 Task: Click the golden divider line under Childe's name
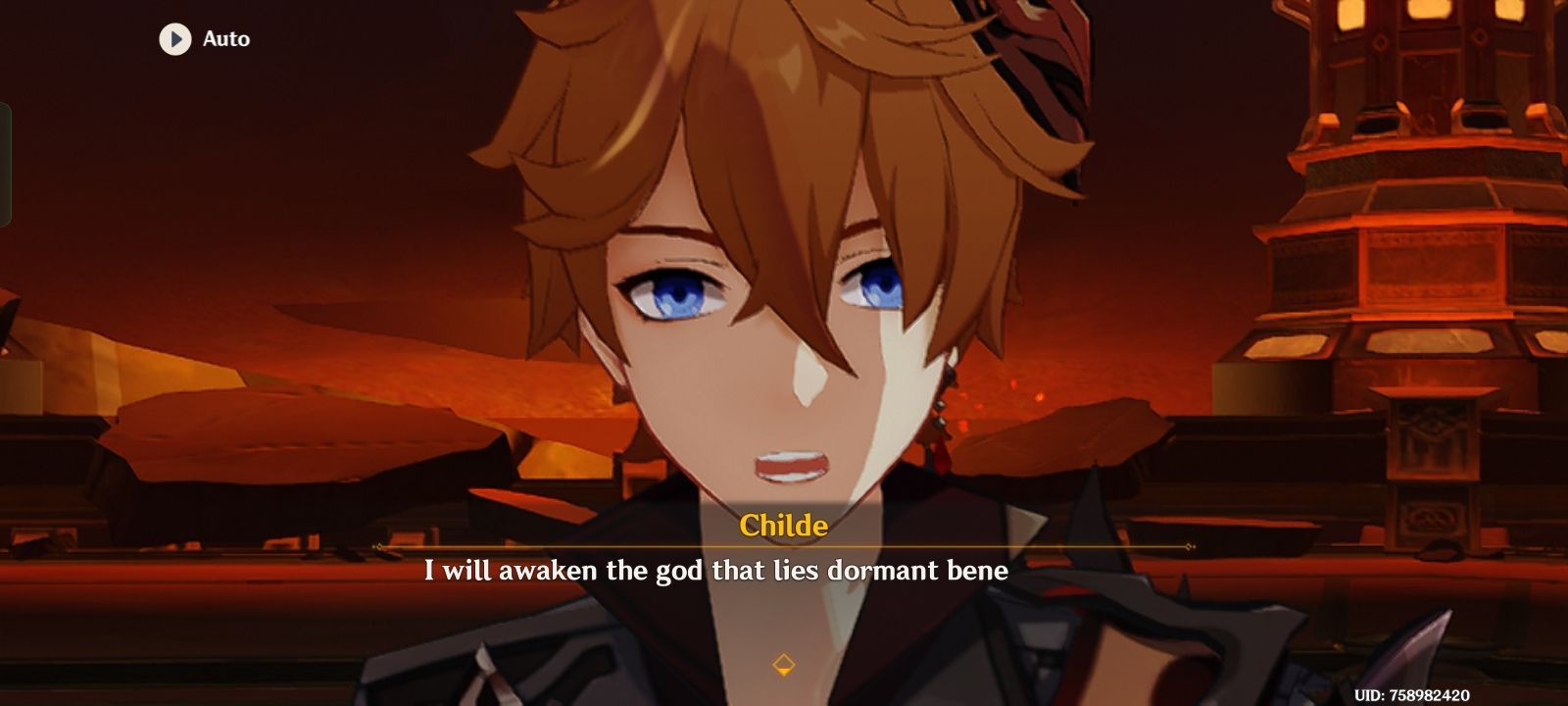783,547
